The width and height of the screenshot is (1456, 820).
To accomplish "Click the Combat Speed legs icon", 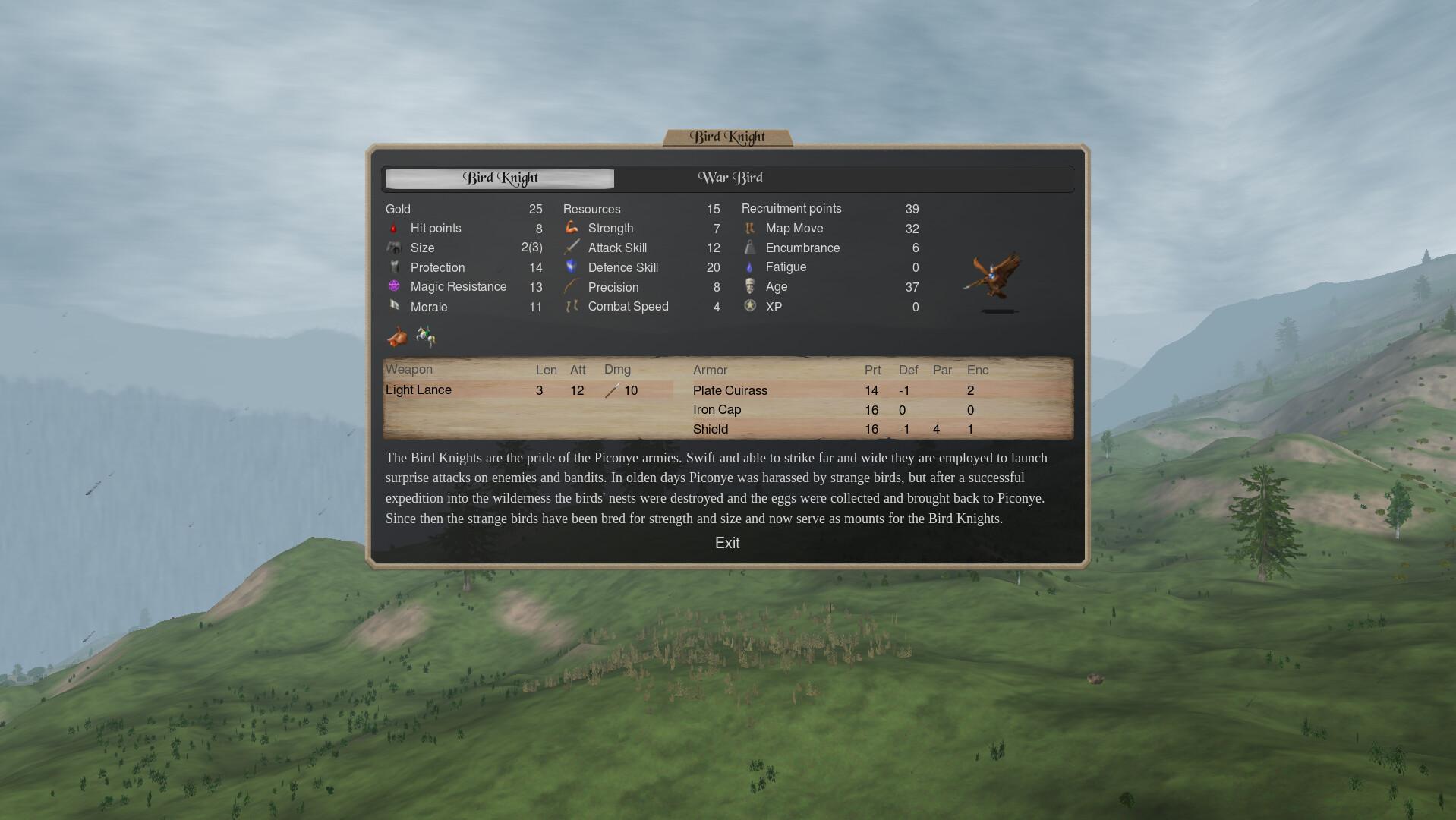I will pyautogui.click(x=572, y=307).
